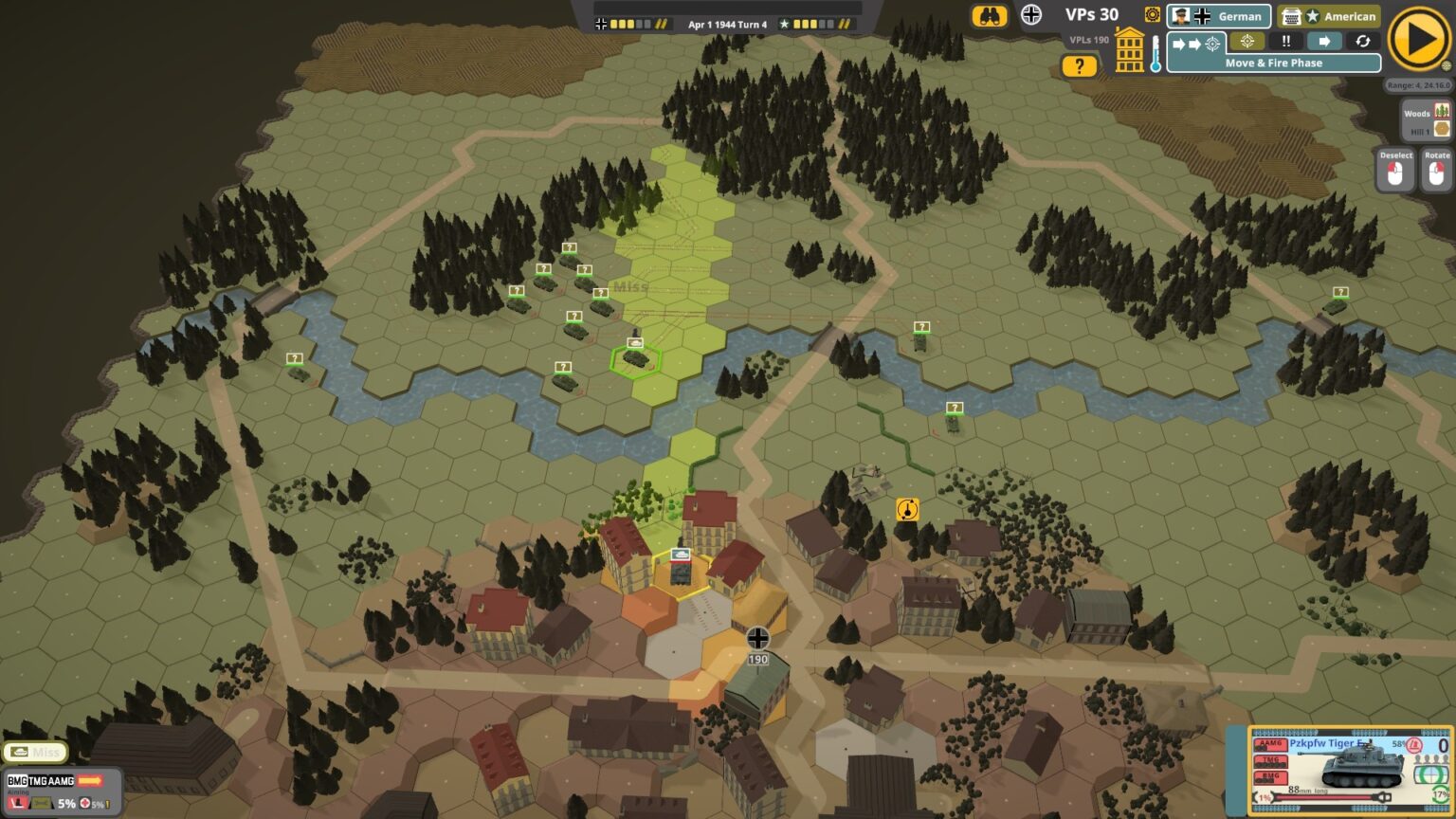The image size is (1456, 819).
Task: Click the building icon above VPLs 190
Action: click(1128, 49)
